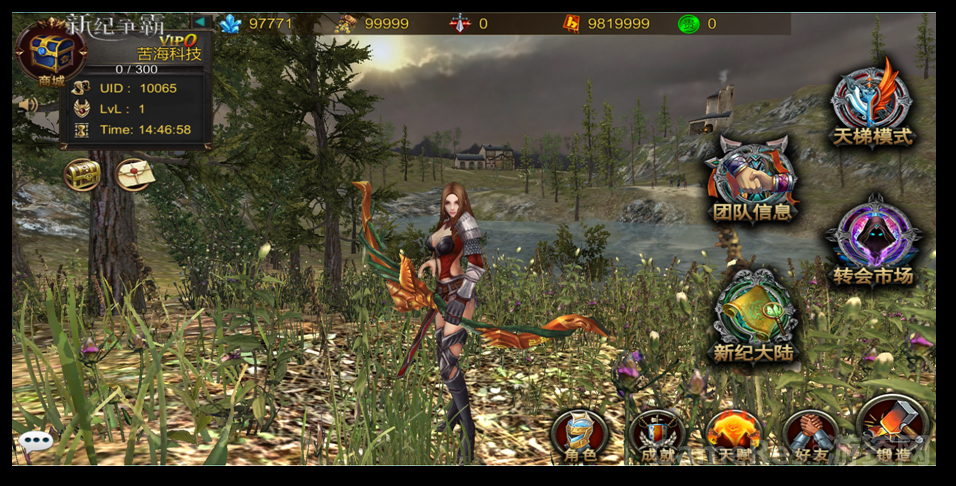The width and height of the screenshot is (956, 486).
Task: Check the mail envelope icon
Action: (133, 175)
